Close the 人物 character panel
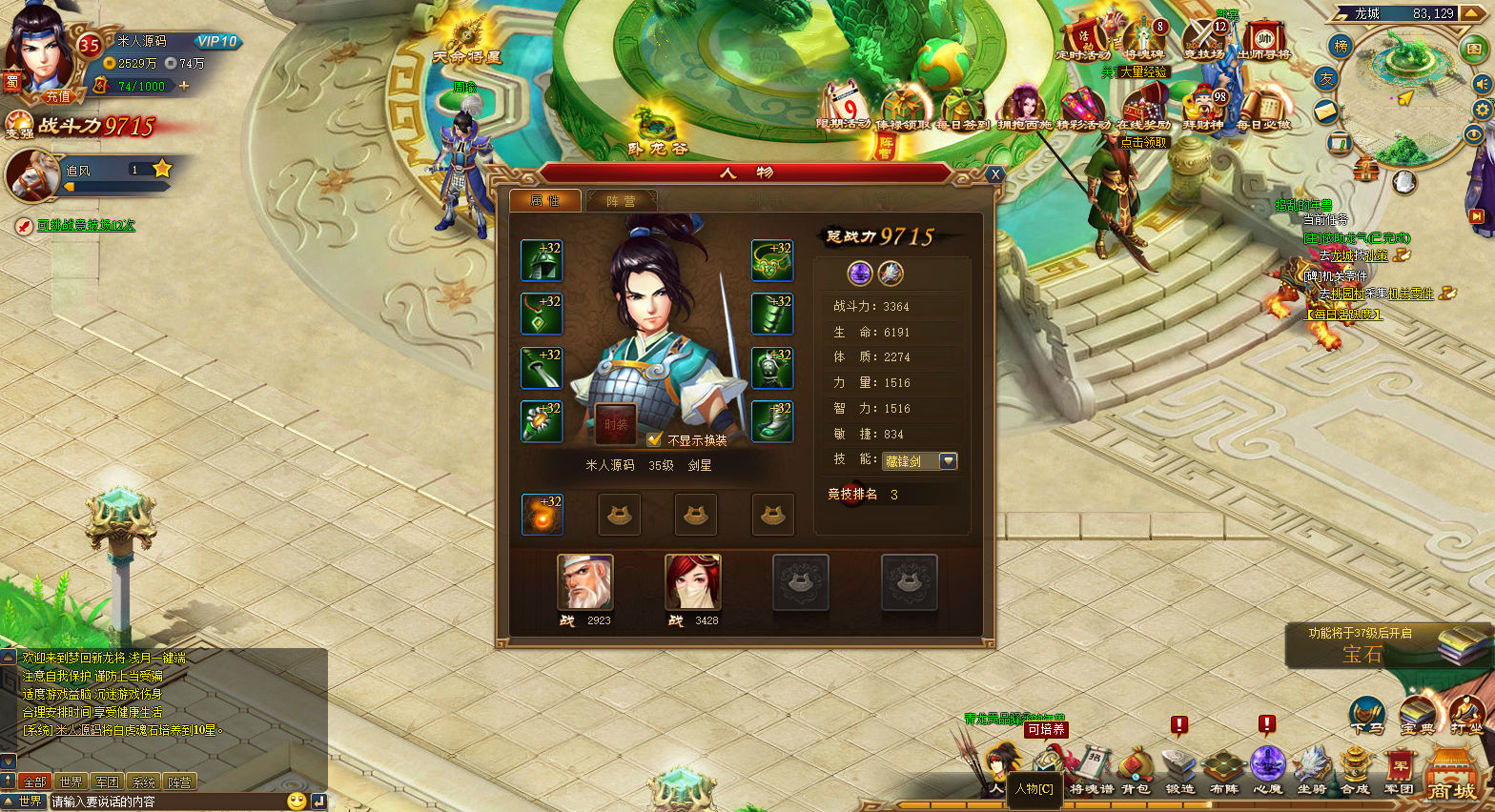 point(994,174)
